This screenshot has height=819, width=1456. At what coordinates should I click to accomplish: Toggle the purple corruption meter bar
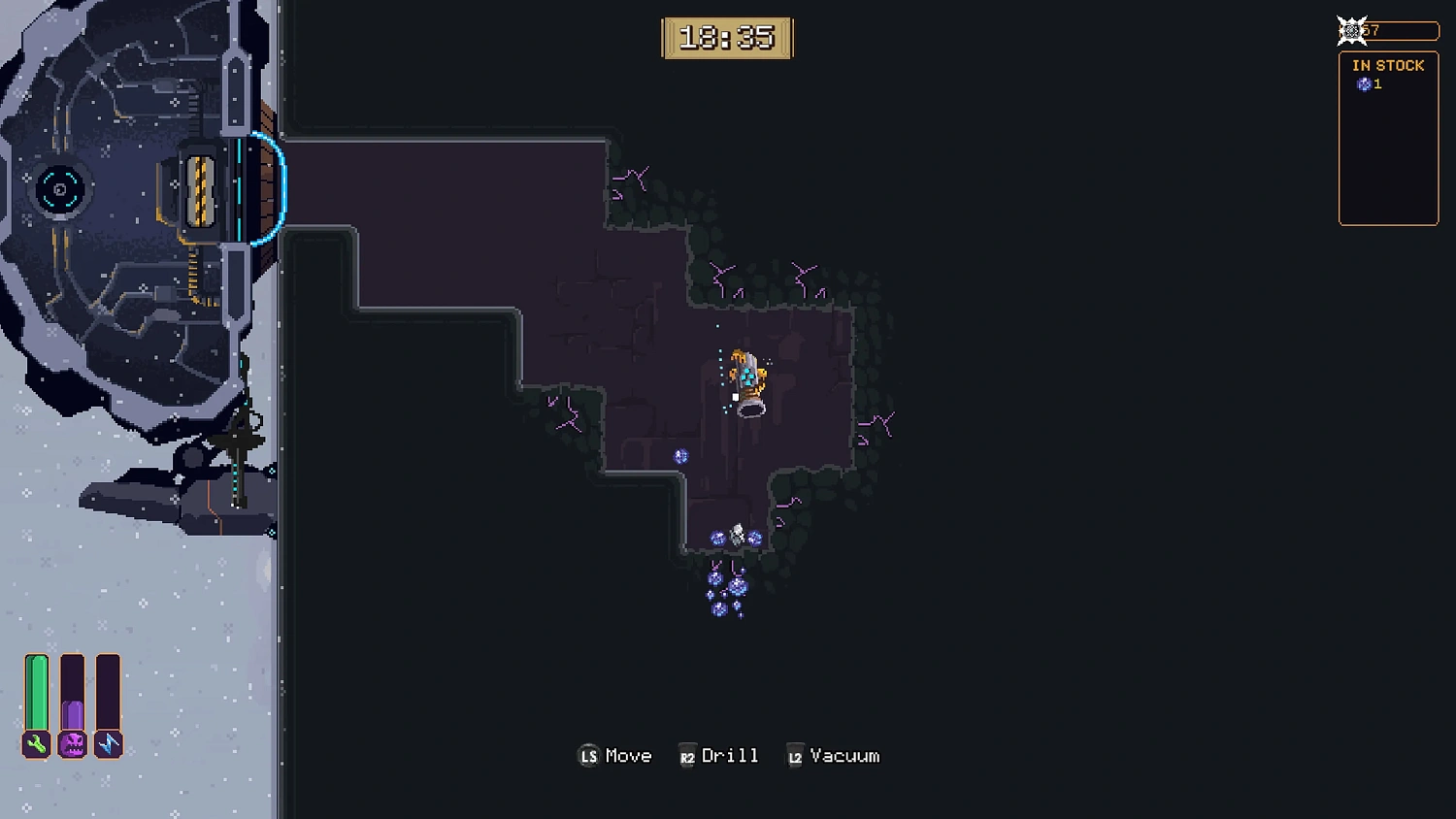(72, 691)
